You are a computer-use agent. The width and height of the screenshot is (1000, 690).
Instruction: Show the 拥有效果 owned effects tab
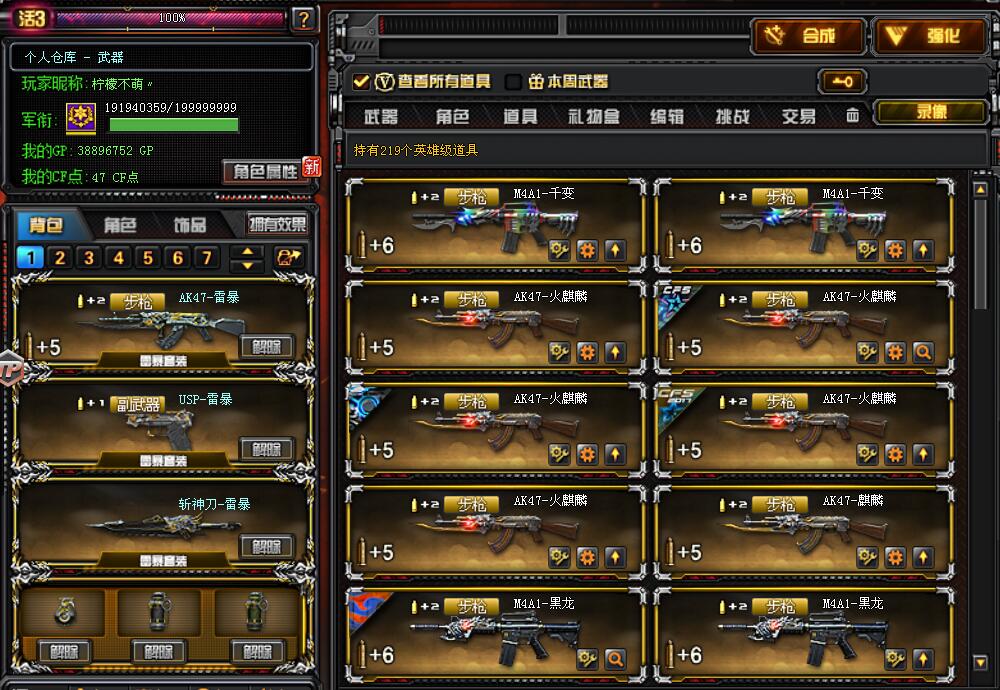point(277,225)
